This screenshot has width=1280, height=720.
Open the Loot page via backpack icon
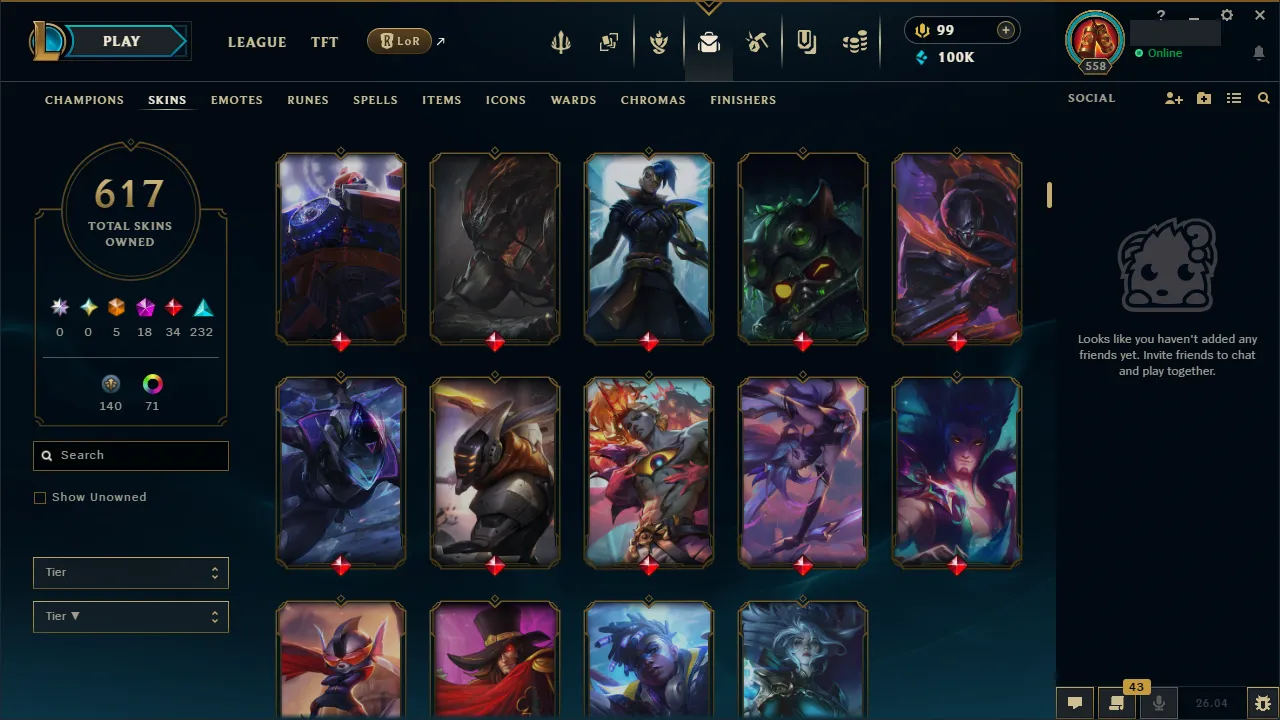(x=708, y=41)
